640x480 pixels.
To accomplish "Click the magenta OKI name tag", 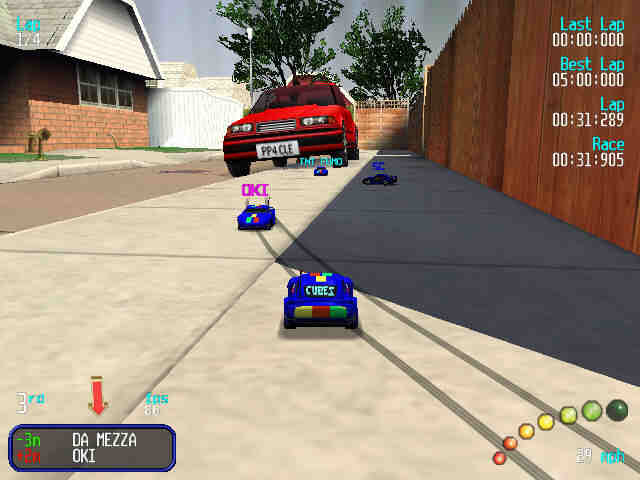I will (x=254, y=190).
